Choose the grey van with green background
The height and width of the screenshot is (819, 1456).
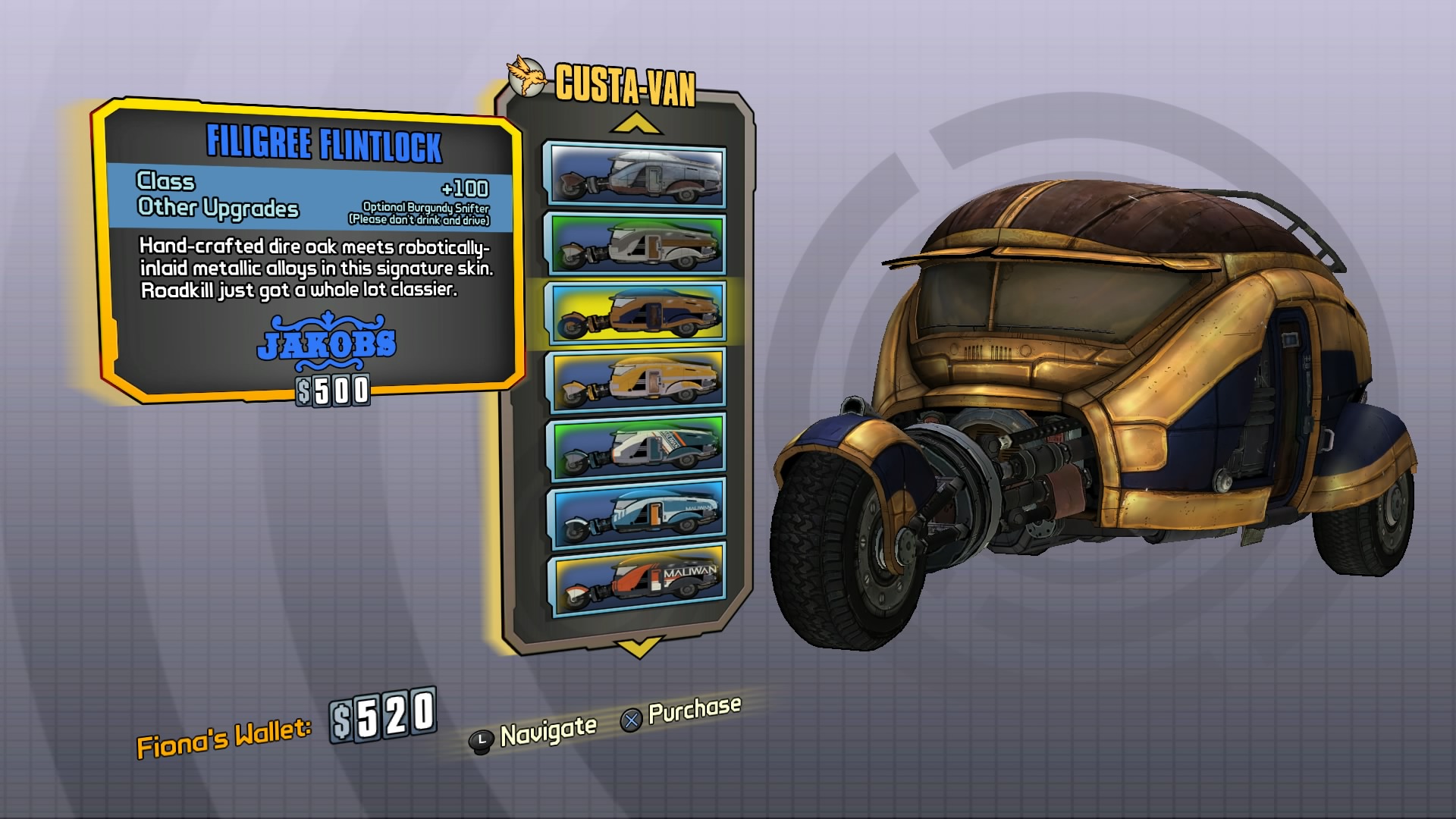point(635,243)
